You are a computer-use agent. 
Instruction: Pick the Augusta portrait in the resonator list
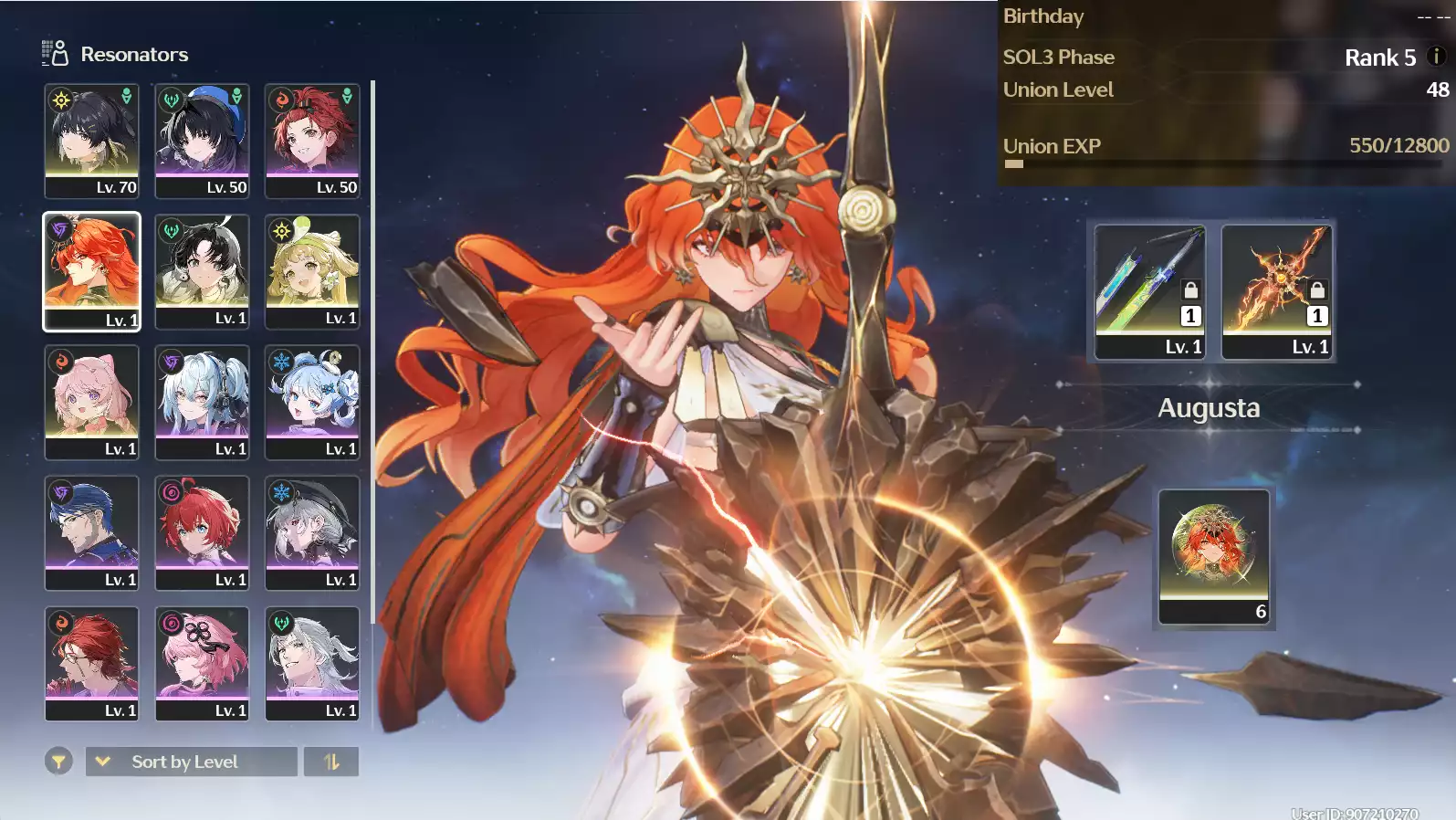pos(91,270)
